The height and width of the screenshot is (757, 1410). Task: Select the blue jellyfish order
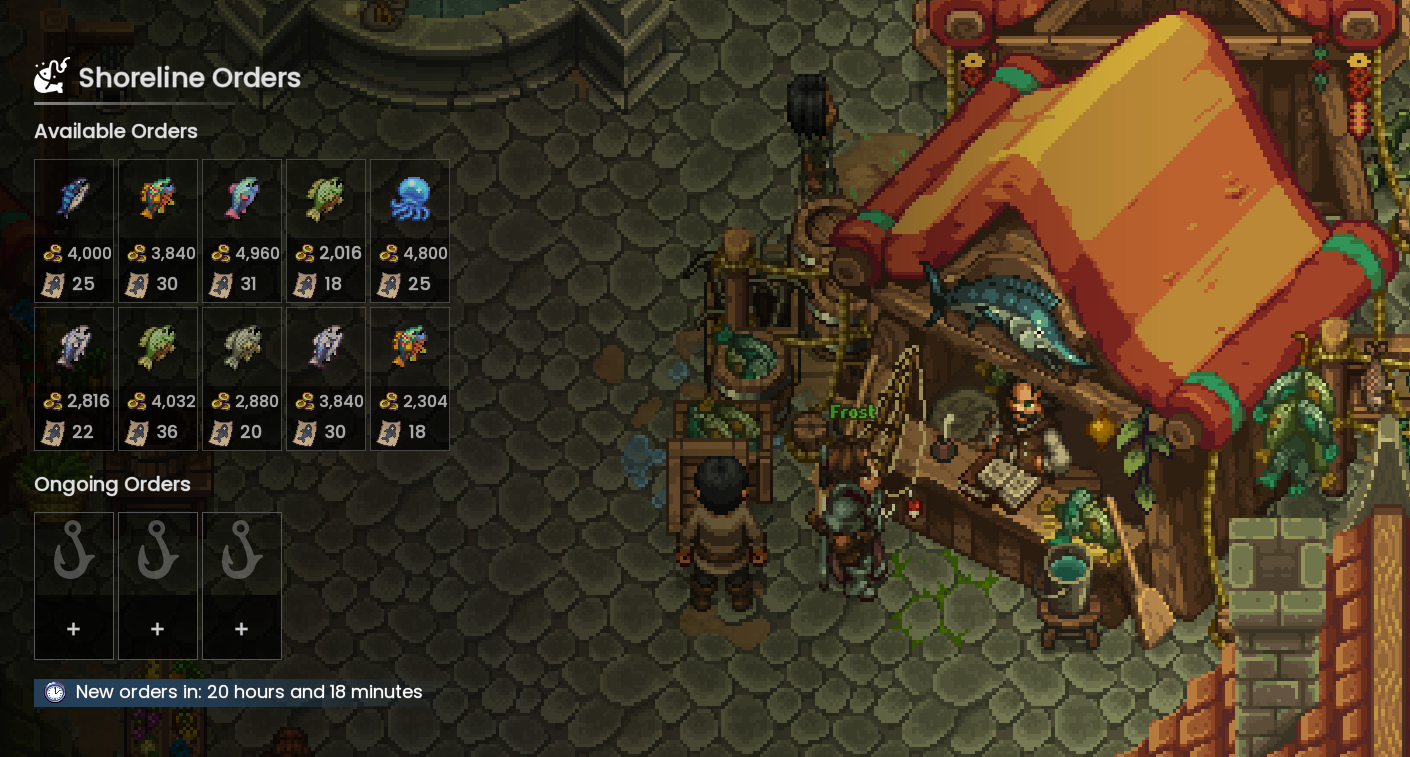(410, 231)
